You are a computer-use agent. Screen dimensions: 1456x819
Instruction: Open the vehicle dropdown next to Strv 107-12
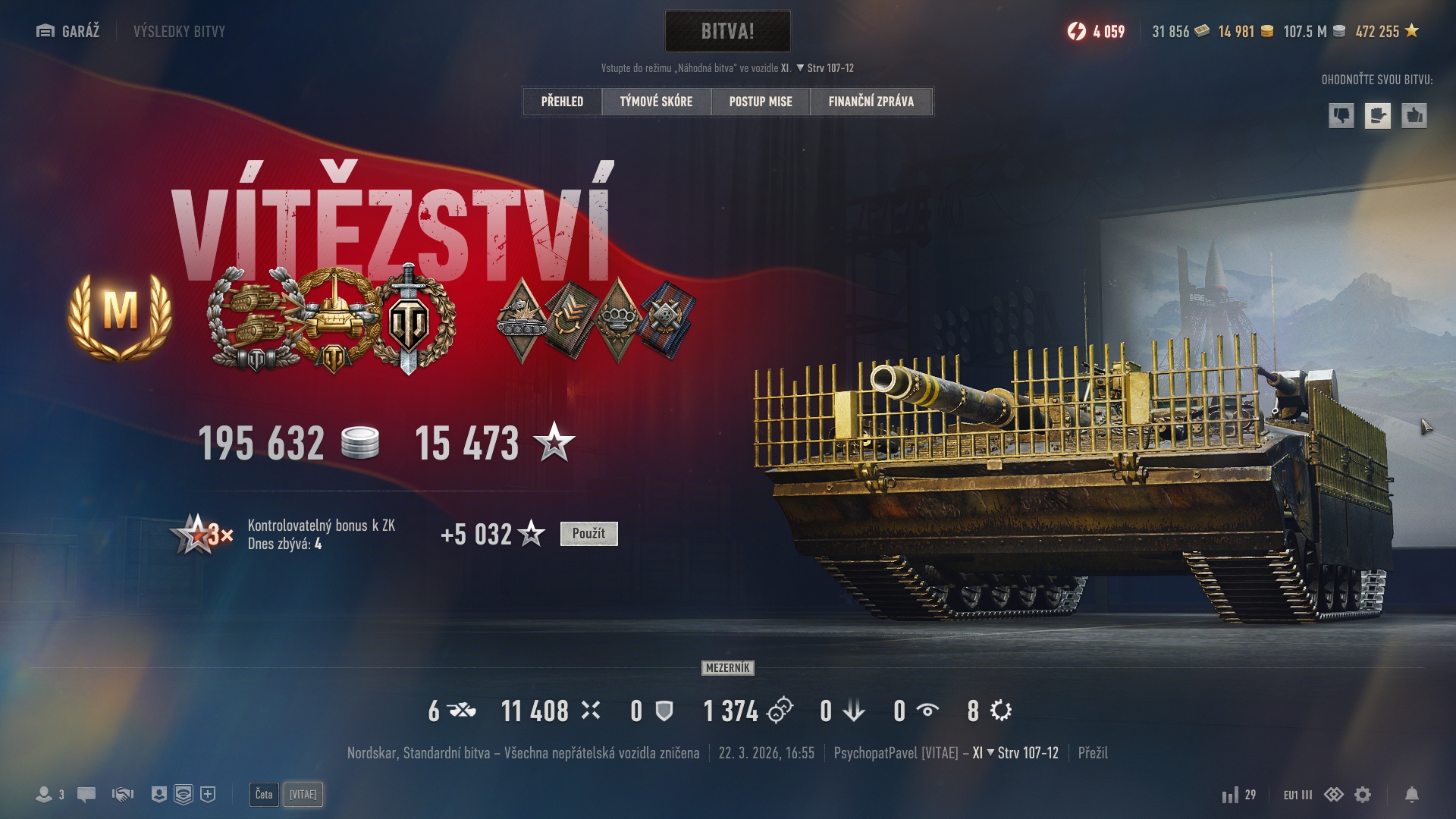coord(800,68)
